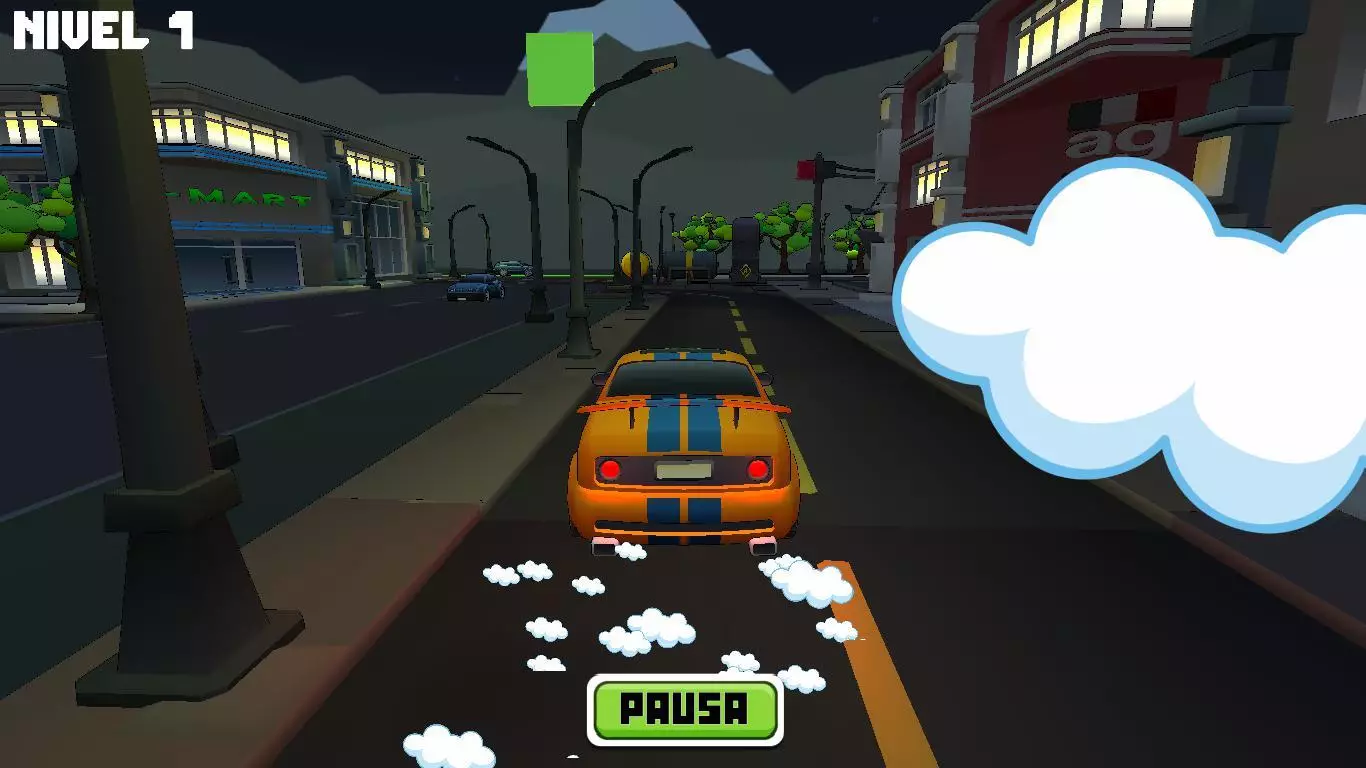Tap the yellow ball on the road
Image resolution: width=1366 pixels, height=768 pixels.
[x=635, y=263]
